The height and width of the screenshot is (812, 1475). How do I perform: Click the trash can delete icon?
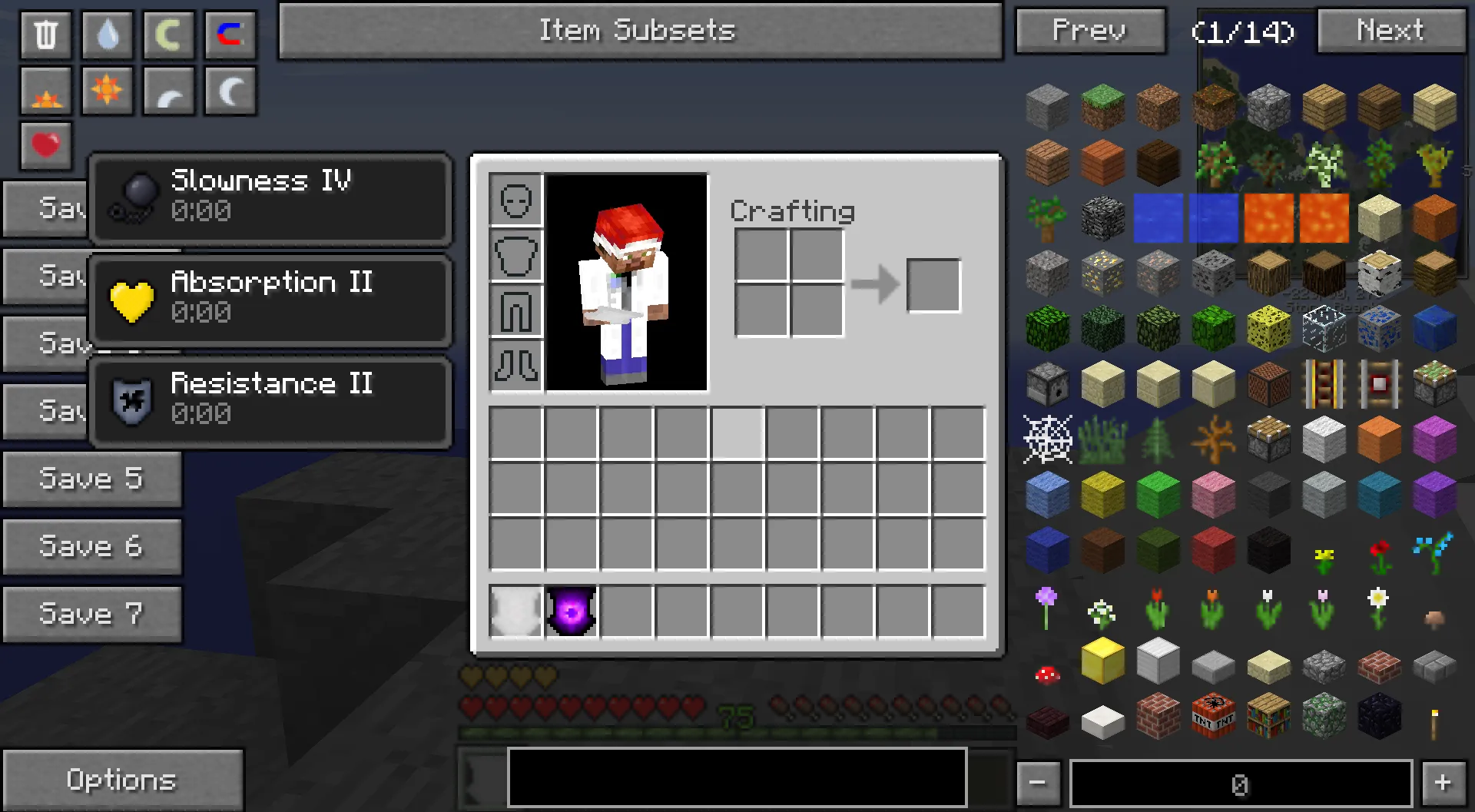click(45, 35)
